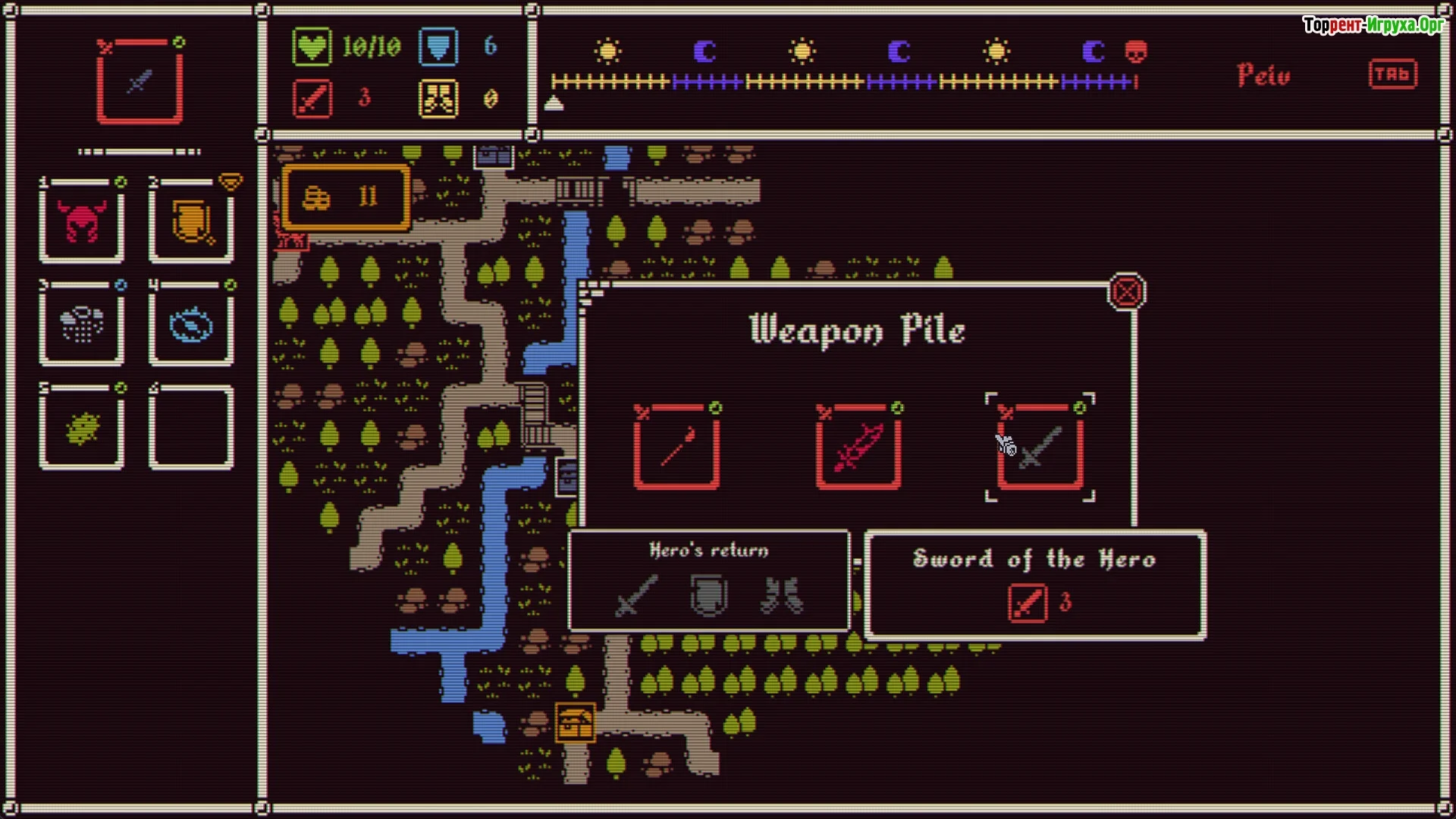Select the red horned helmet slot

click(82, 222)
